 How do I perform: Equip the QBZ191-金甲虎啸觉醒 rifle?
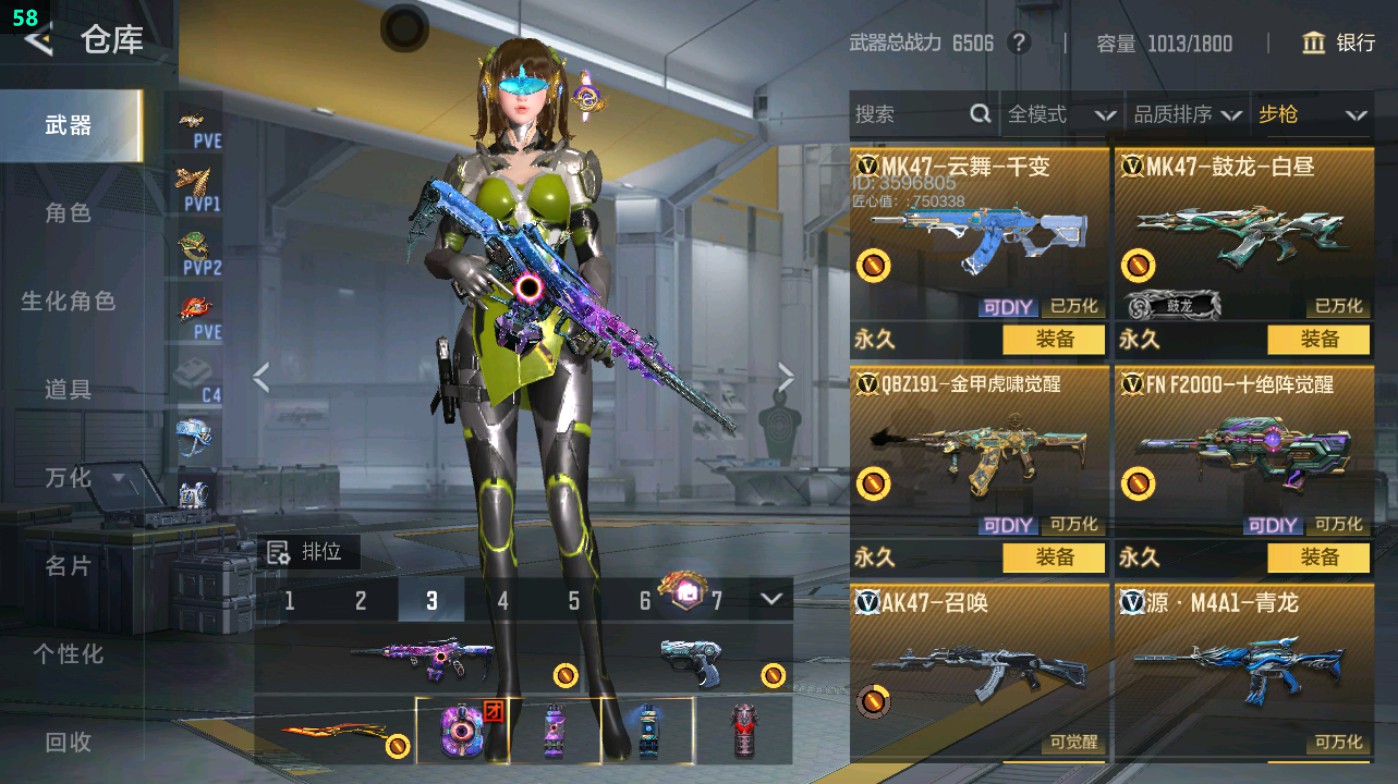1053,557
